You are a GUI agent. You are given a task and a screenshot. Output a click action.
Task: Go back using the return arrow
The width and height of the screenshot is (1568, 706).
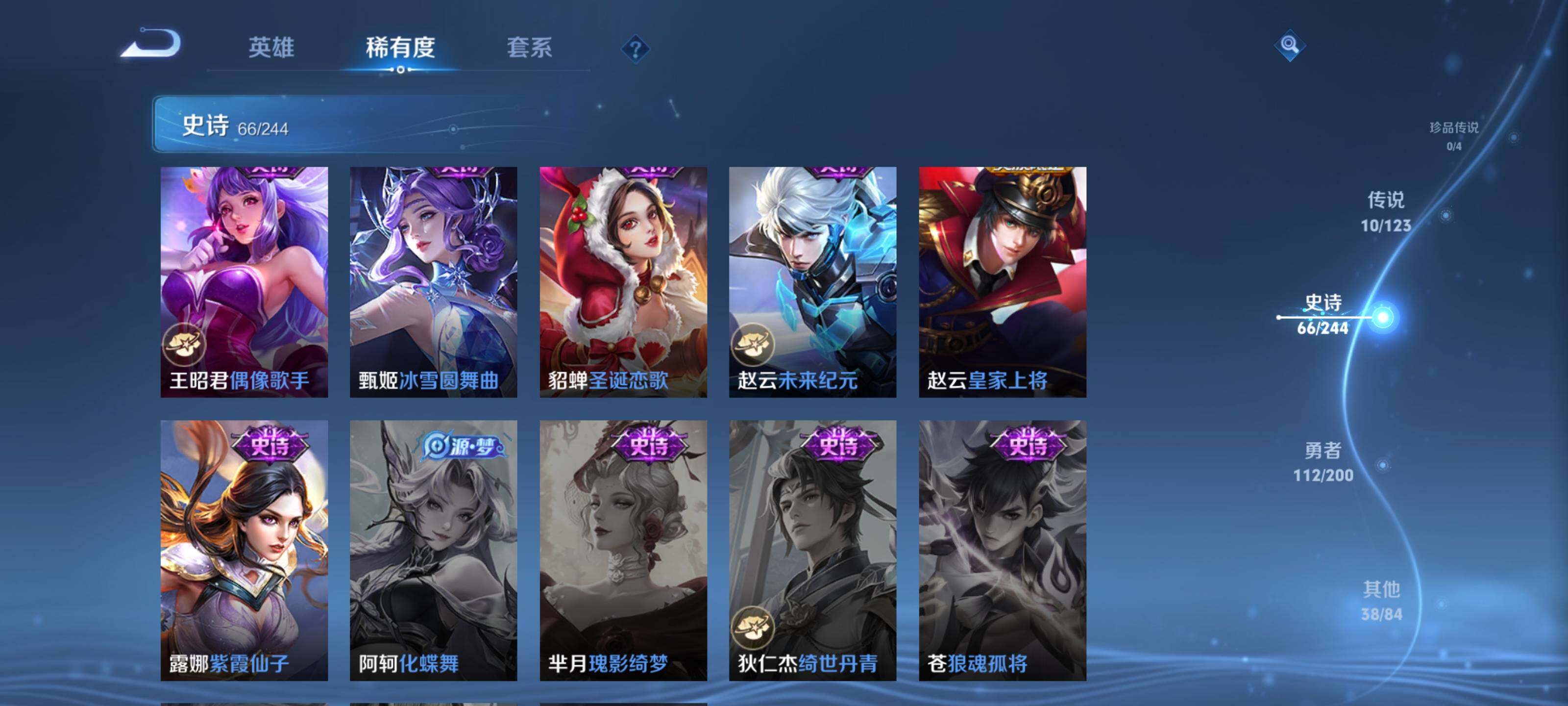[151, 44]
